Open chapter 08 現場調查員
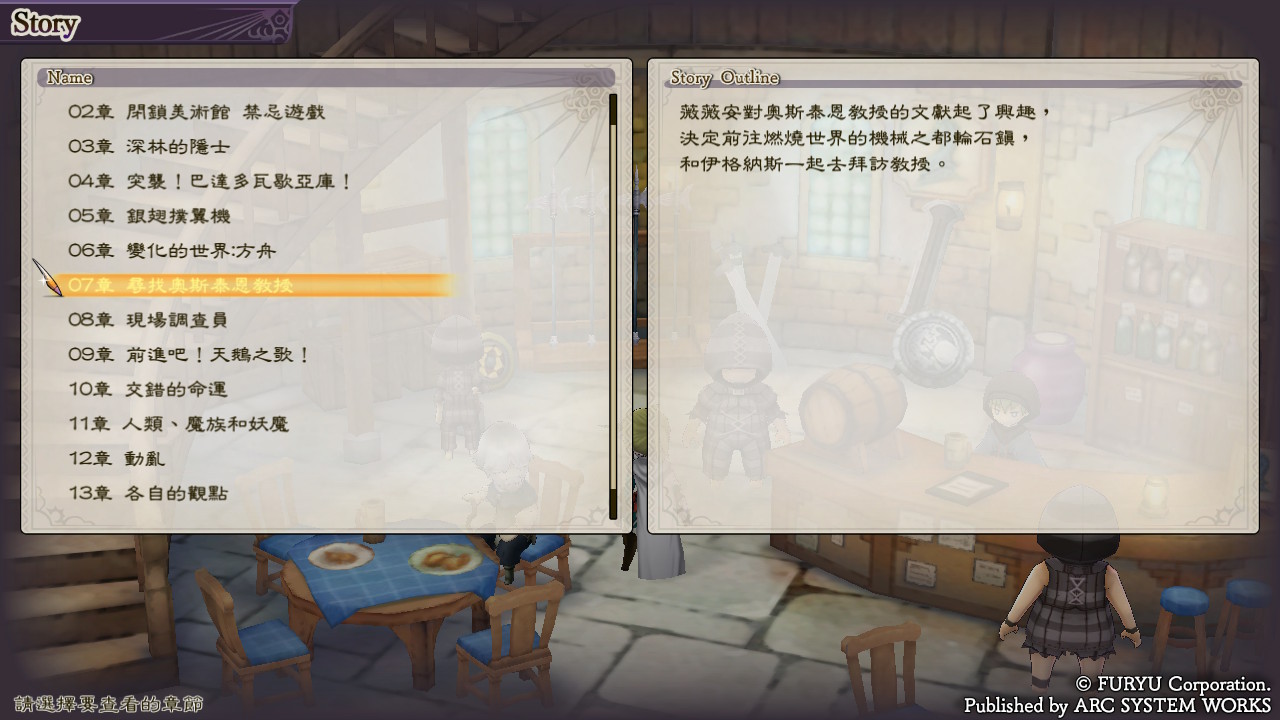The width and height of the screenshot is (1280, 720). pos(147,320)
